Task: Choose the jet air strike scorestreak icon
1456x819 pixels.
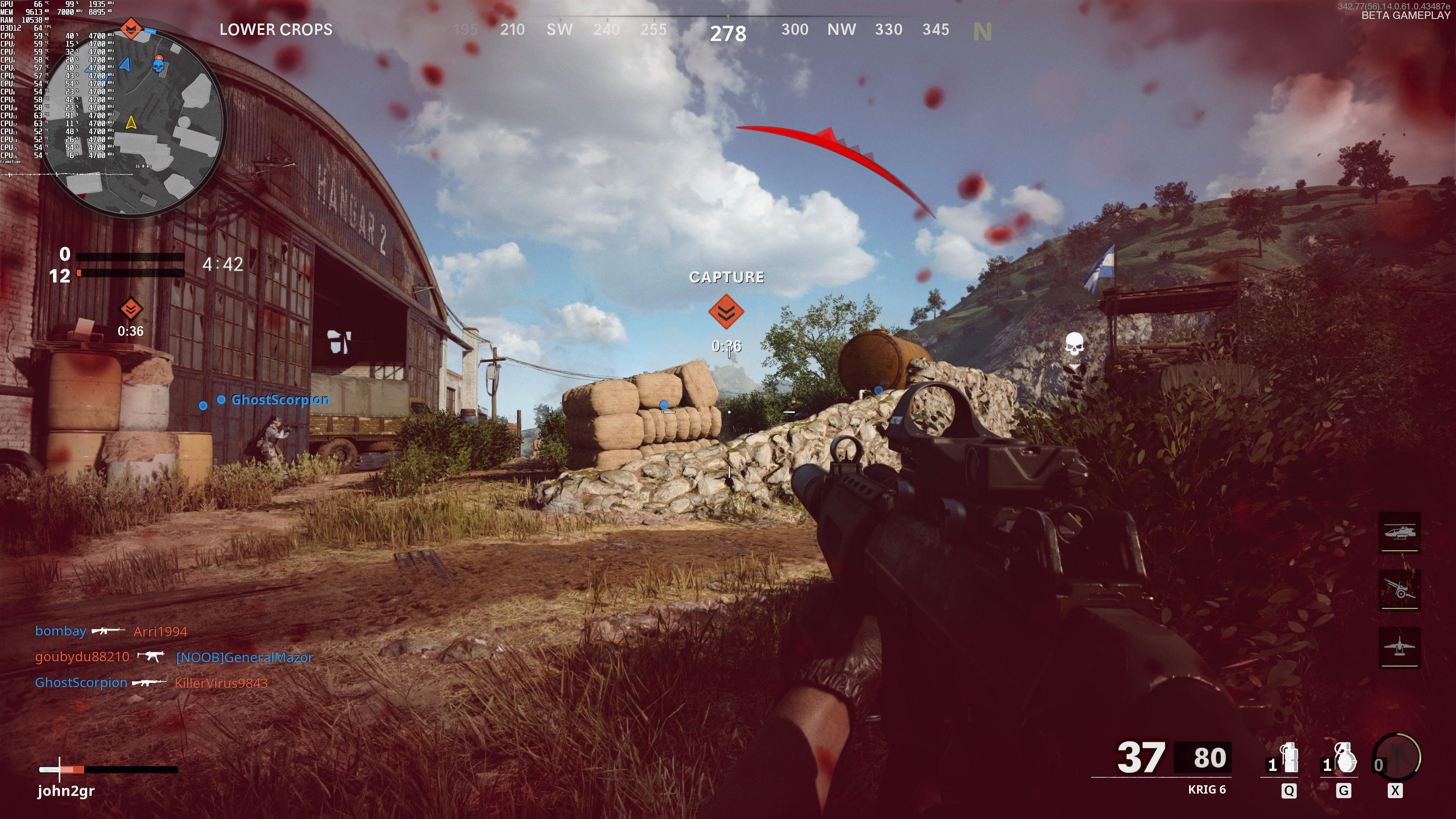Action: (x=1399, y=647)
